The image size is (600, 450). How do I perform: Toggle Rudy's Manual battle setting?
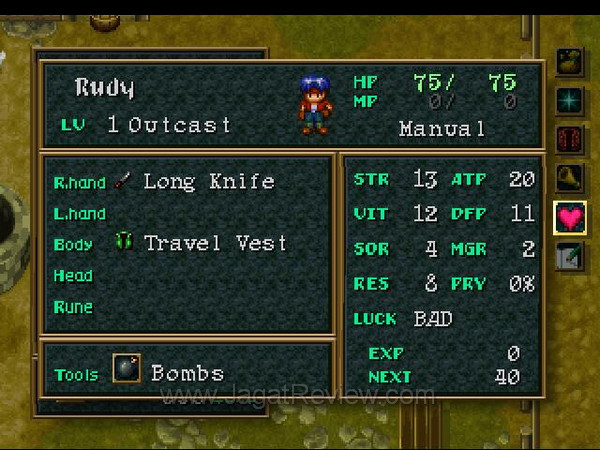(441, 129)
